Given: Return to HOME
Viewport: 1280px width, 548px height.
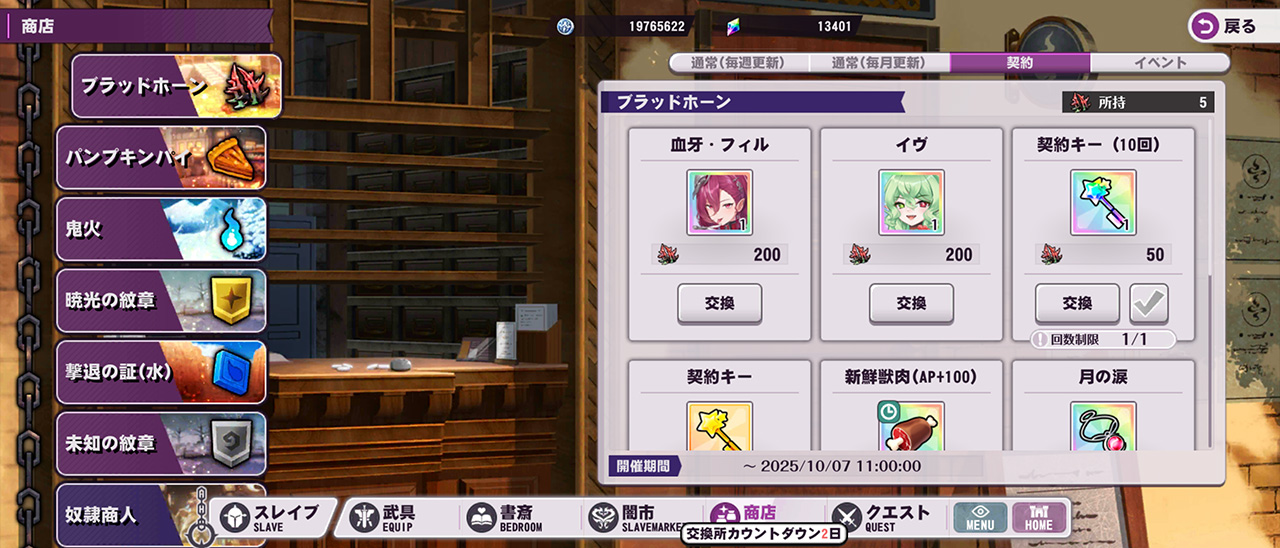Looking at the screenshot, I should 1039,517.
